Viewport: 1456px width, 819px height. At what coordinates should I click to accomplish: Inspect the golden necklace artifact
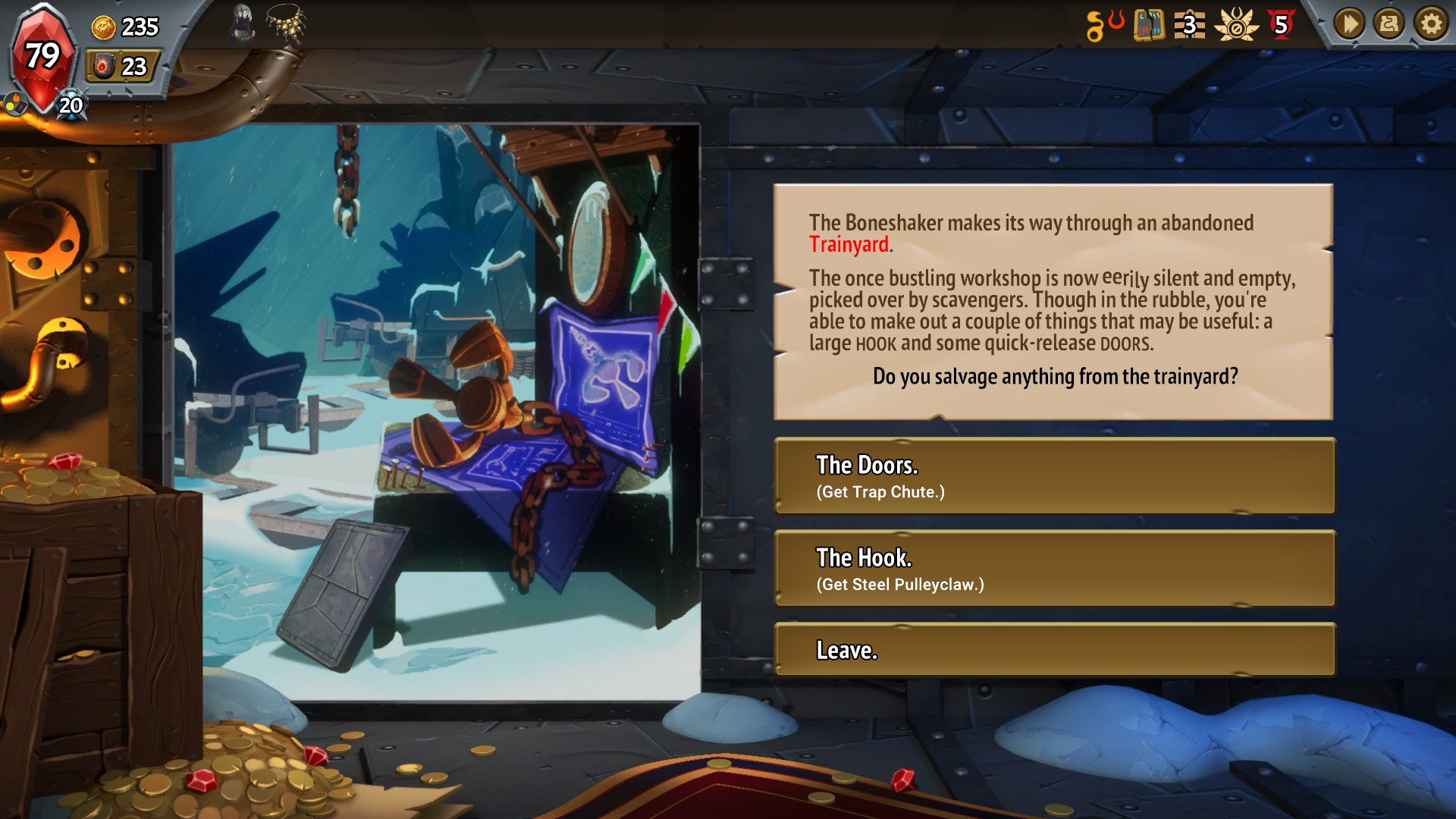(x=287, y=24)
